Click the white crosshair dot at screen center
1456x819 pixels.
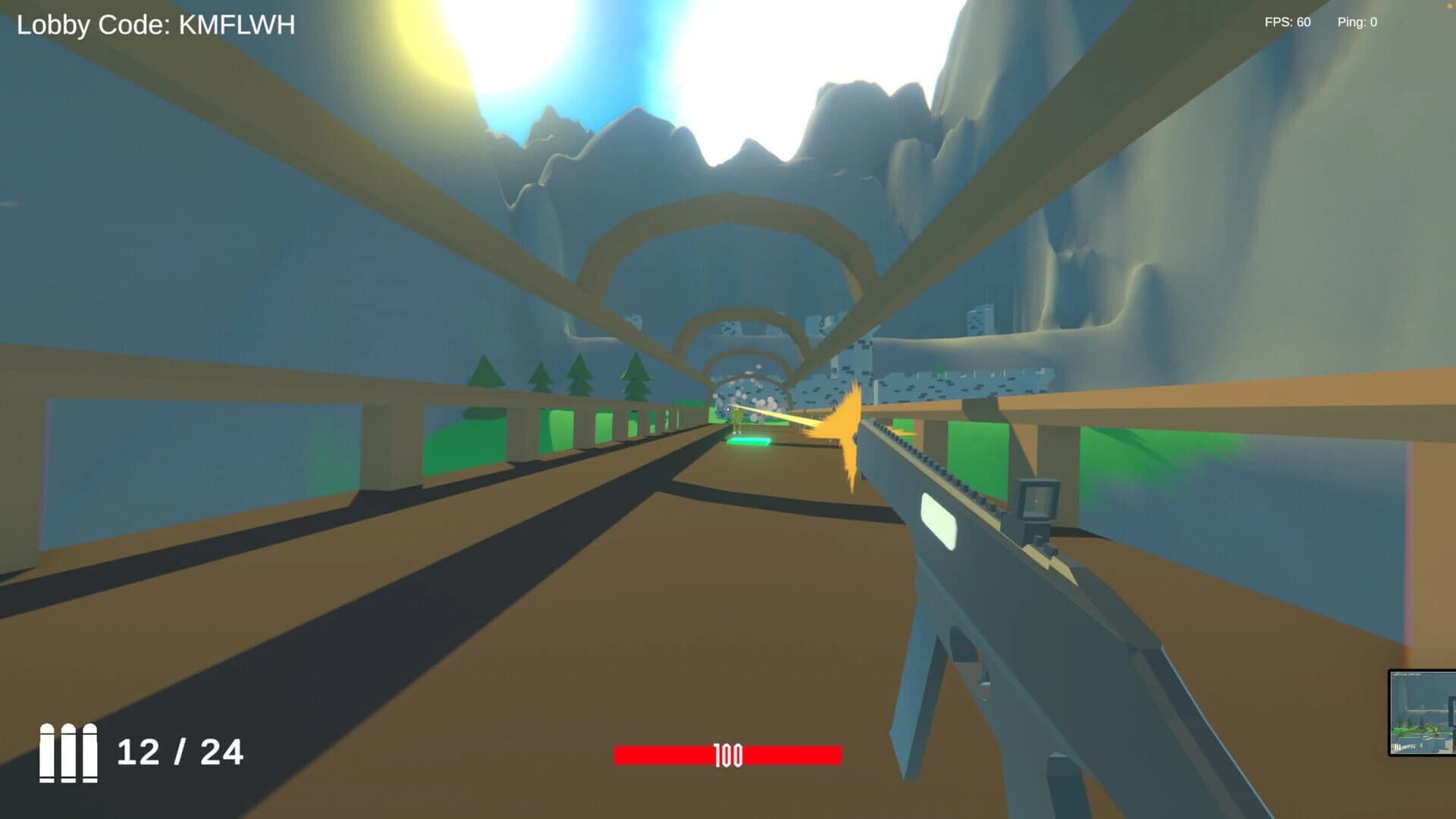728,409
